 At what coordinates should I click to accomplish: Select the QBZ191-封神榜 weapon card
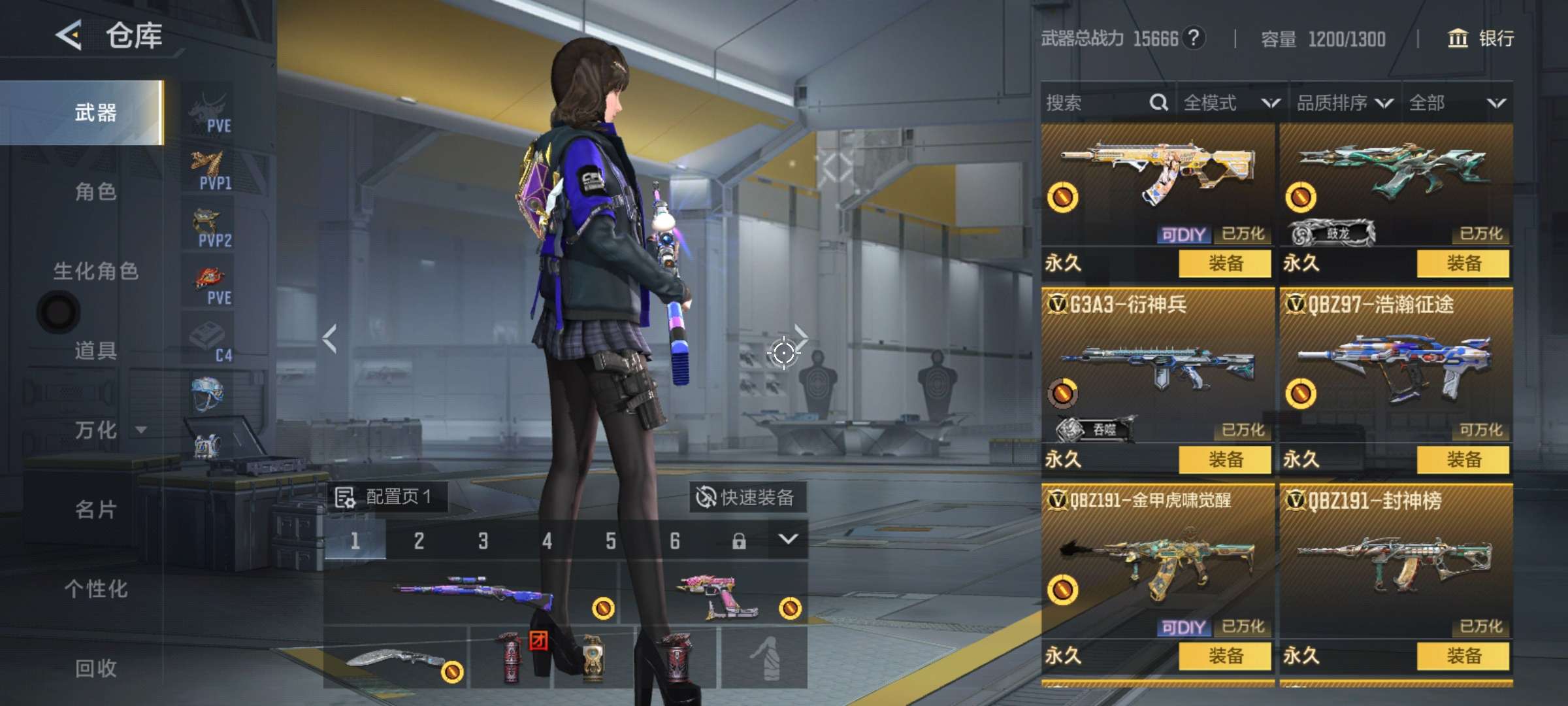click(1396, 562)
